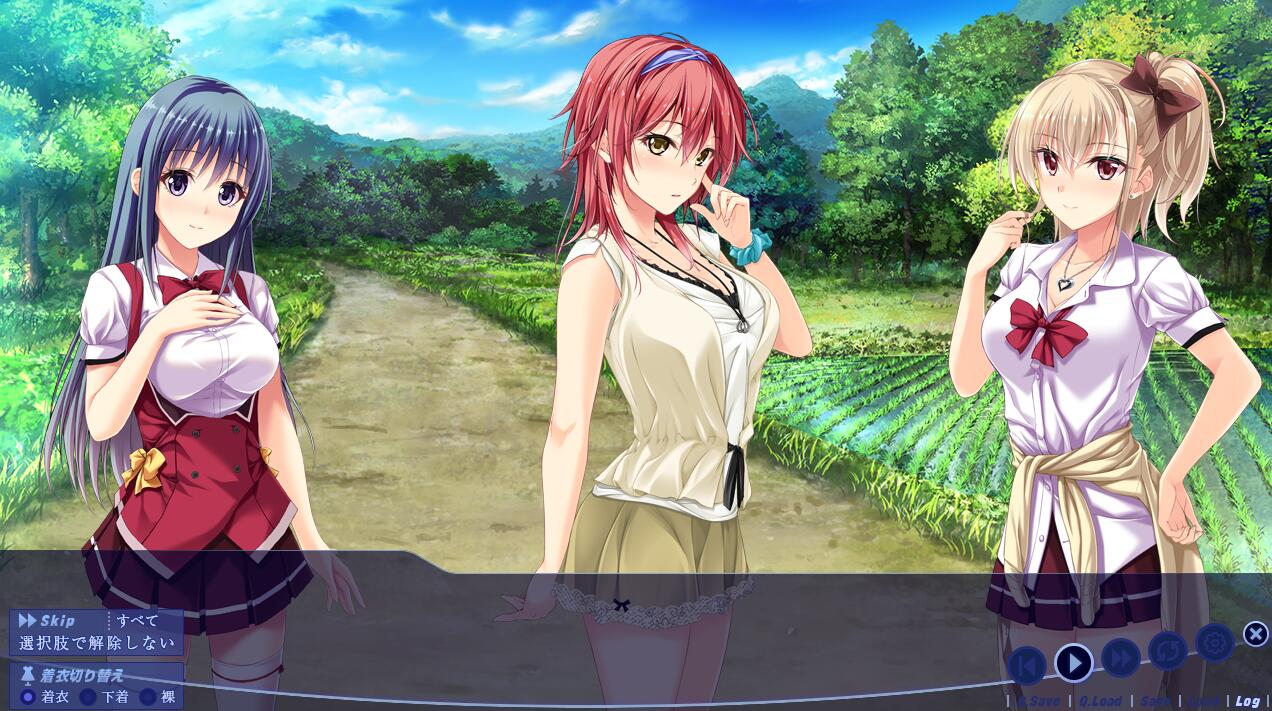Quick load using the Q.Load button
Image resolution: width=1272 pixels, height=711 pixels.
point(1100,701)
